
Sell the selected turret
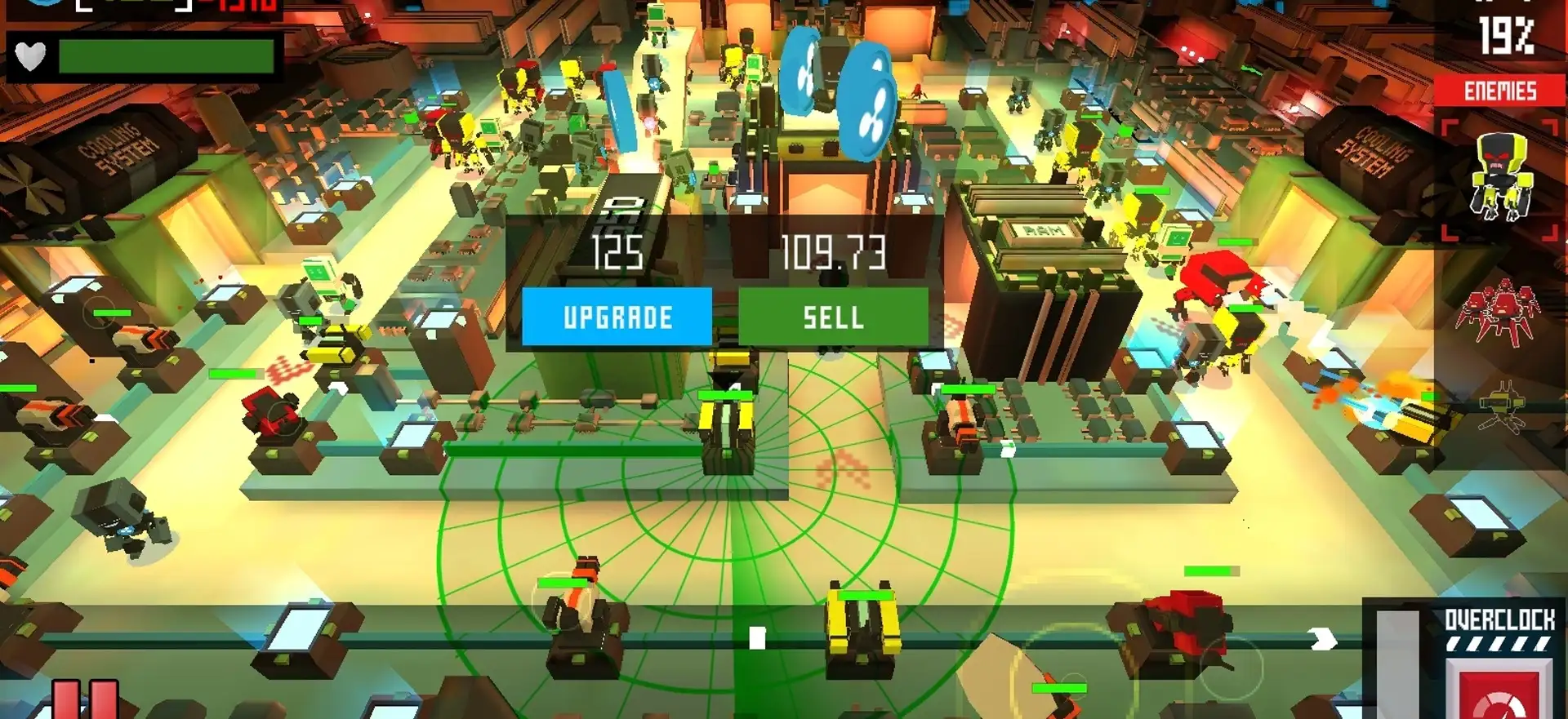tap(833, 317)
